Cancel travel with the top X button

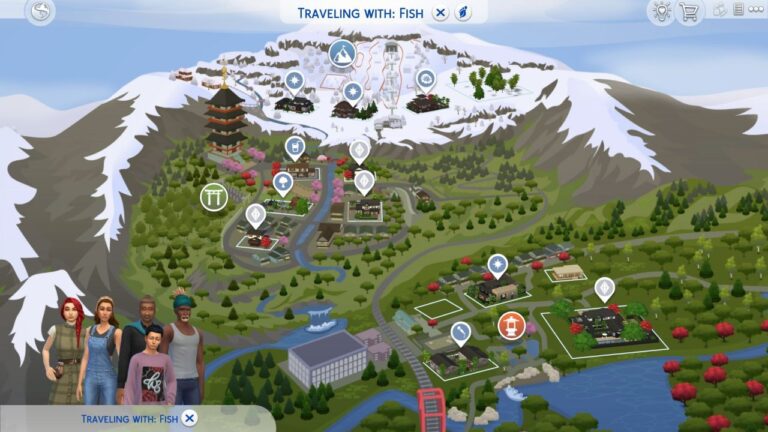(x=441, y=13)
